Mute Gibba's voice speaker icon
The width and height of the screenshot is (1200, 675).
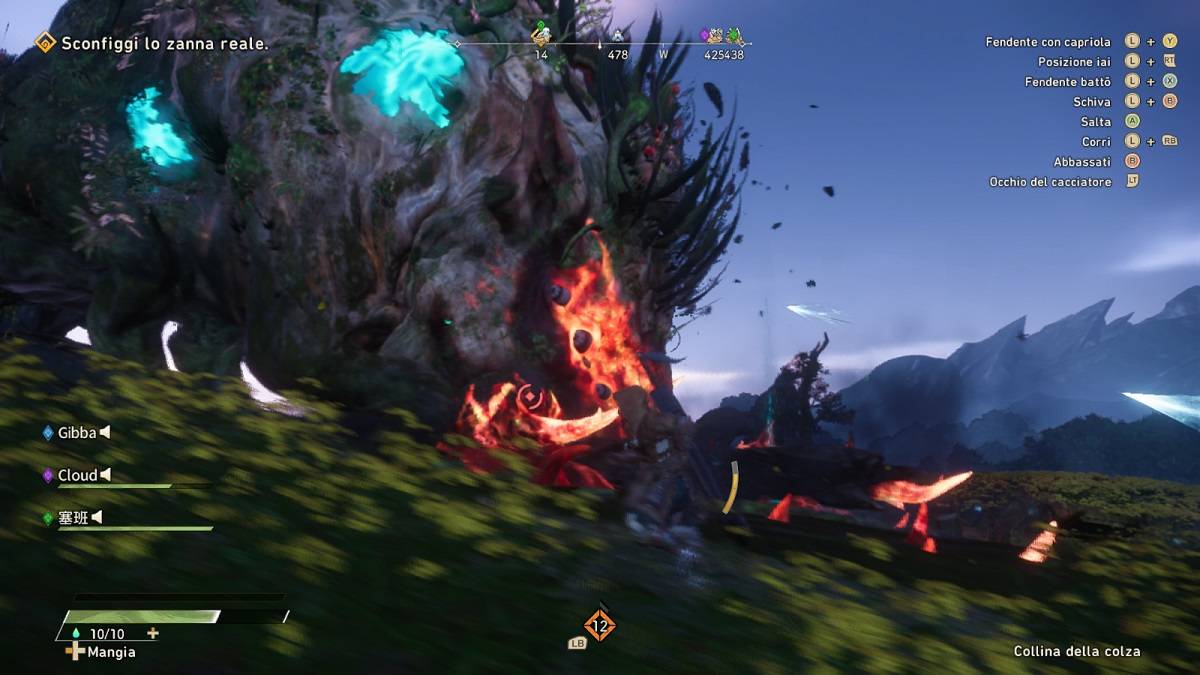click(x=105, y=433)
